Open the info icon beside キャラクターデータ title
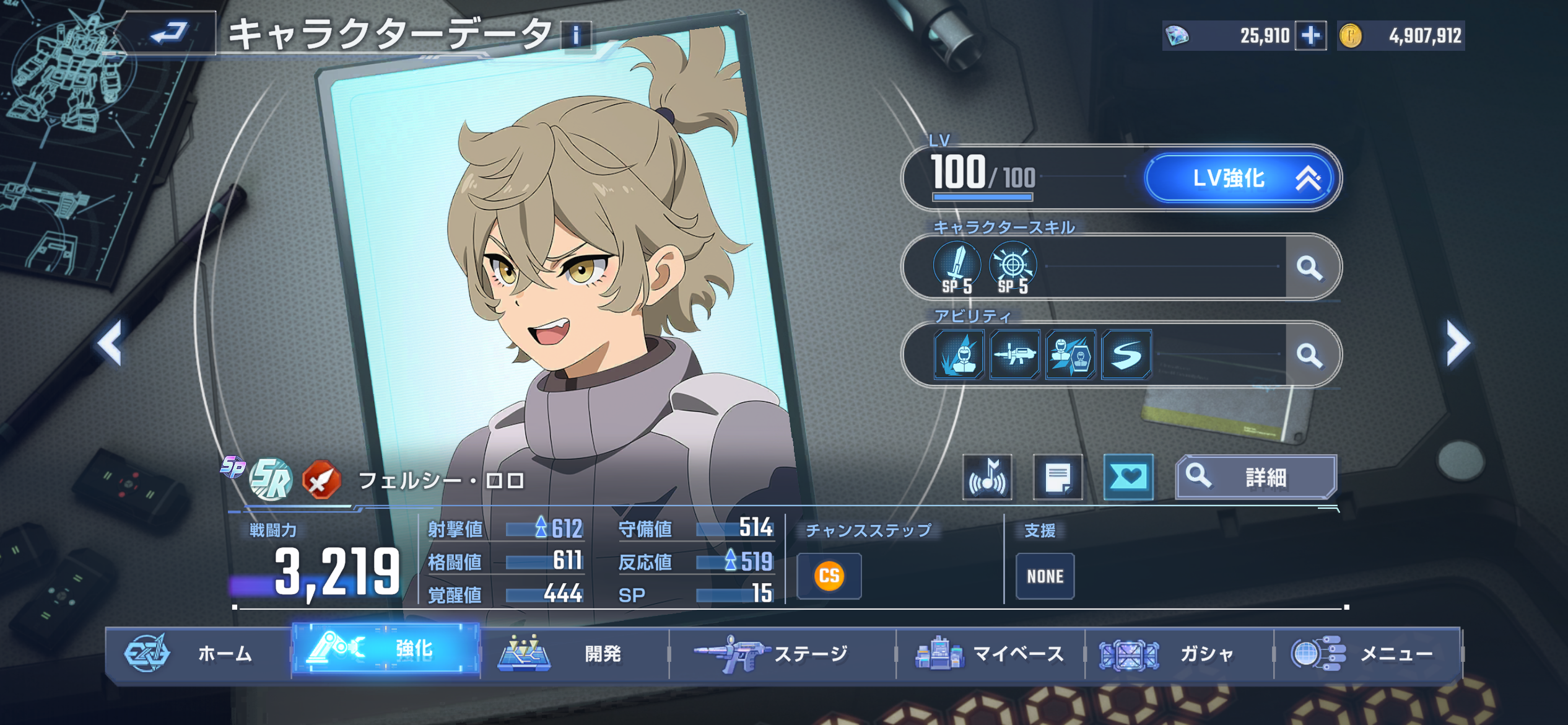The height and width of the screenshot is (725, 1568). point(576,35)
